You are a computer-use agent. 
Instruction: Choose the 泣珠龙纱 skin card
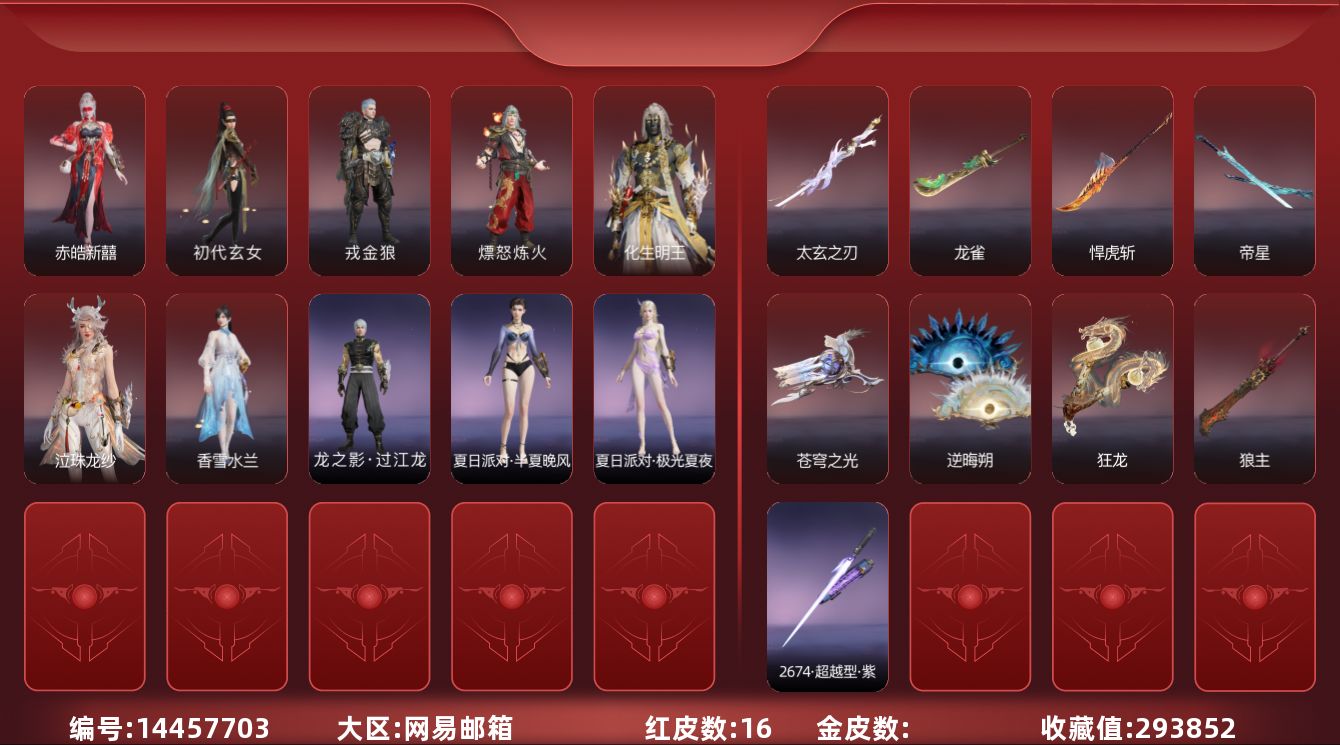point(85,388)
